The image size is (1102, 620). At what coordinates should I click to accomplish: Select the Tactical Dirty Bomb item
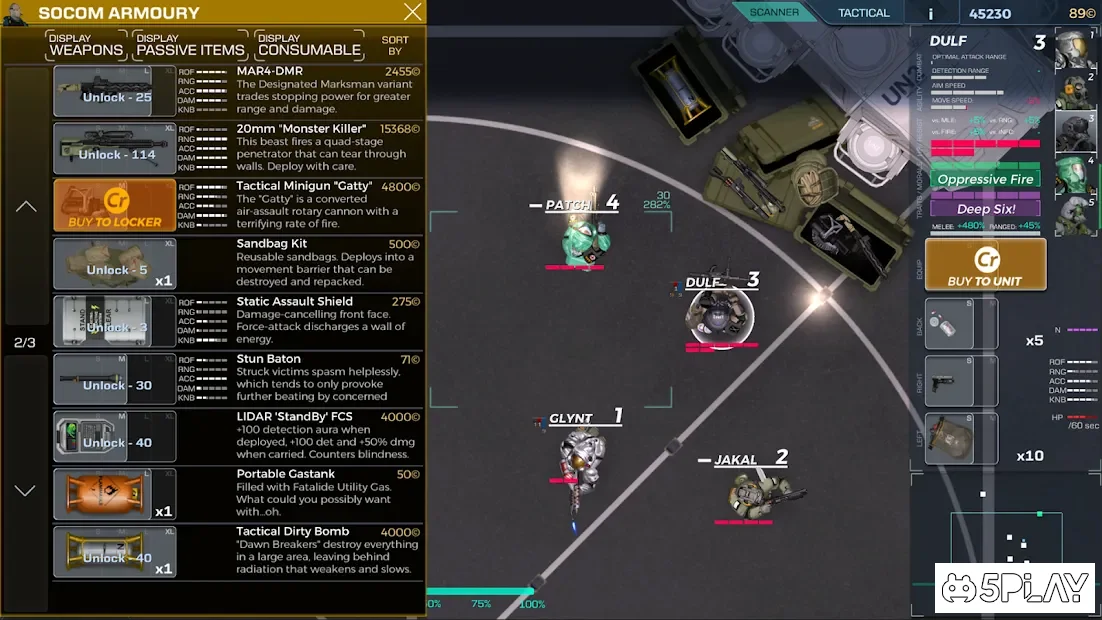(115, 552)
